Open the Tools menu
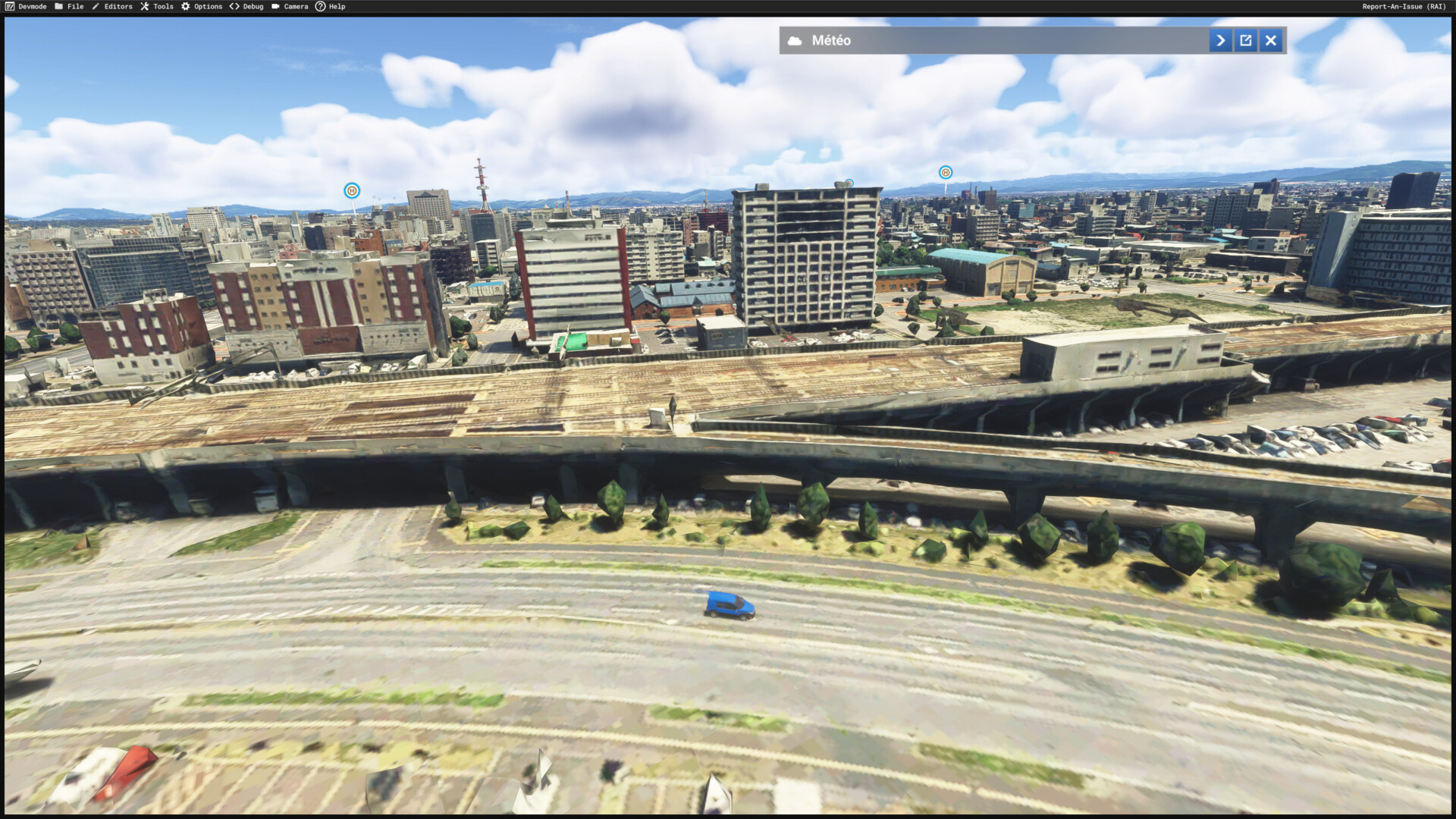The width and height of the screenshot is (1456, 819). pos(157,7)
